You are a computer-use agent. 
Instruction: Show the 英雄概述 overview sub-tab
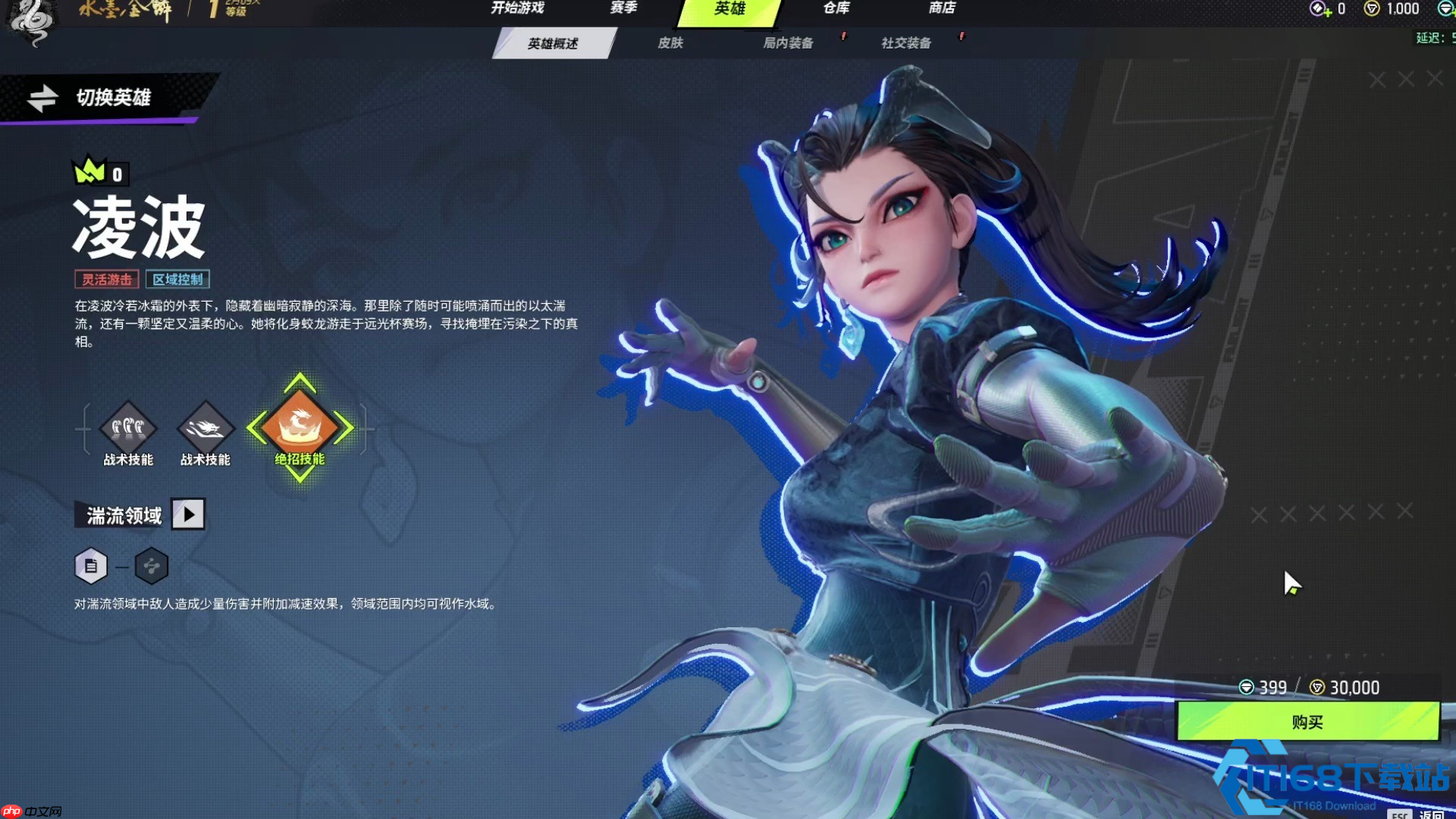tap(553, 43)
